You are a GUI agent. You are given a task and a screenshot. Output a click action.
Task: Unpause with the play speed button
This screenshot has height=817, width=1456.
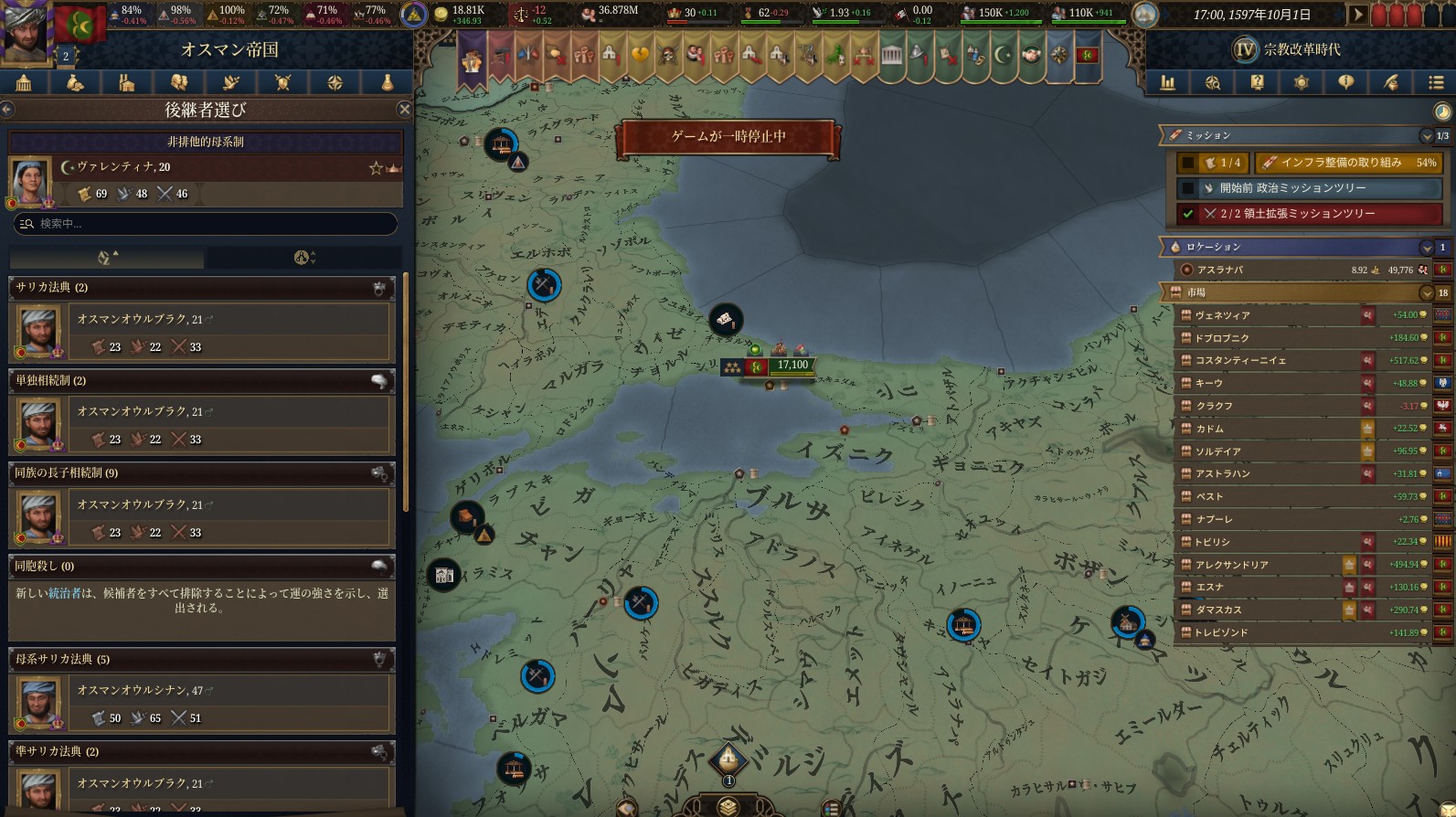click(1358, 15)
